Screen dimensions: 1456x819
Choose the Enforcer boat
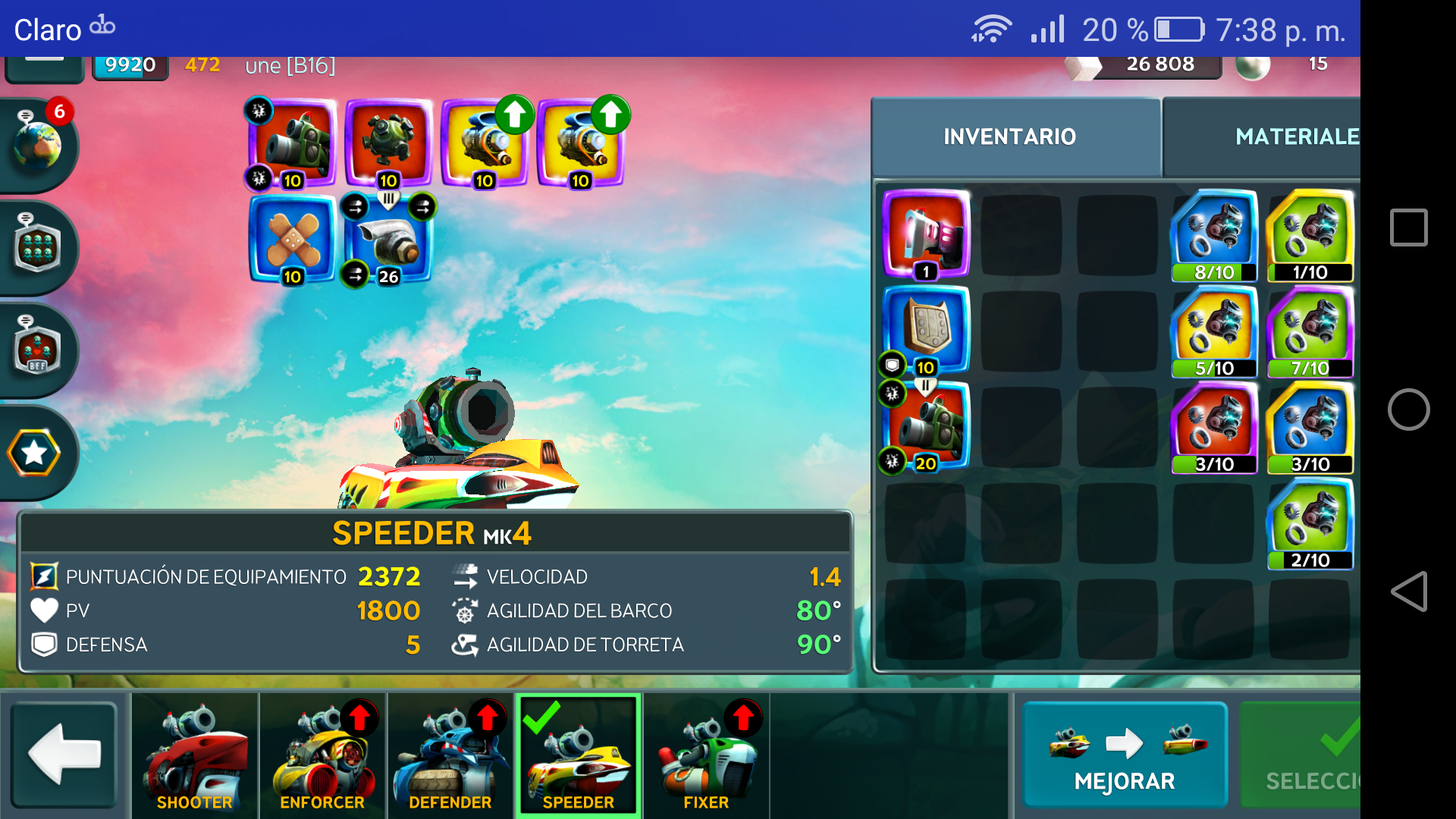322,756
